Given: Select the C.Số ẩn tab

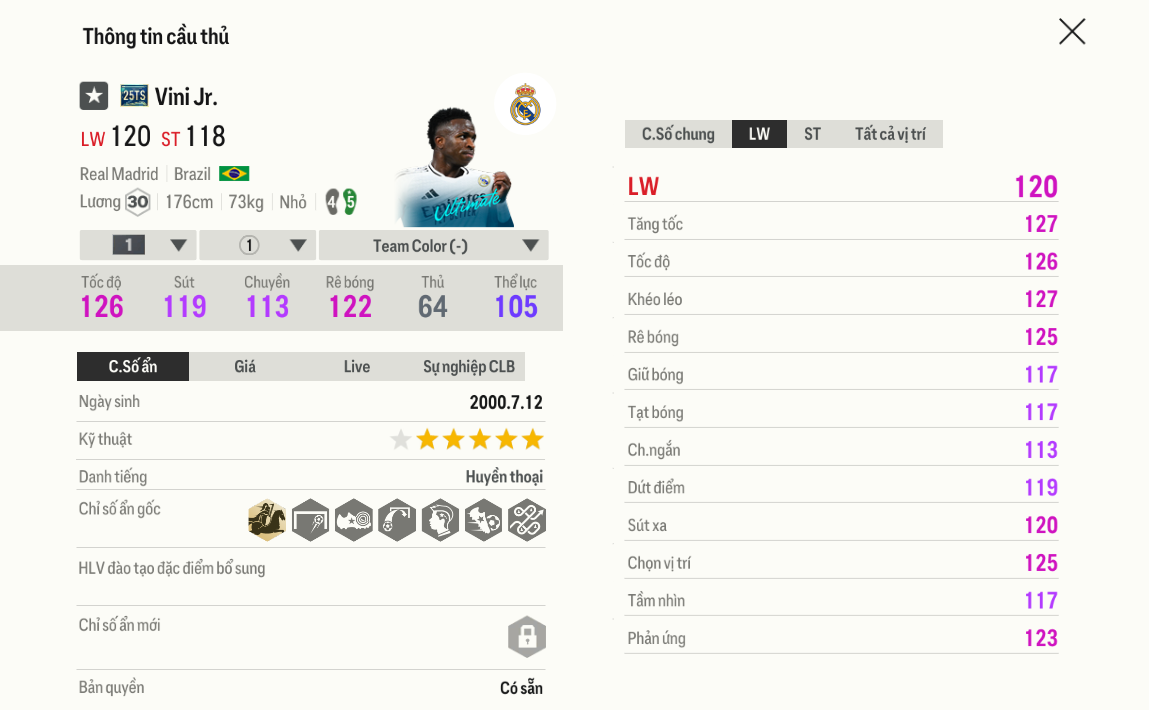Looking at the screenshot, I should coord(133,367).
